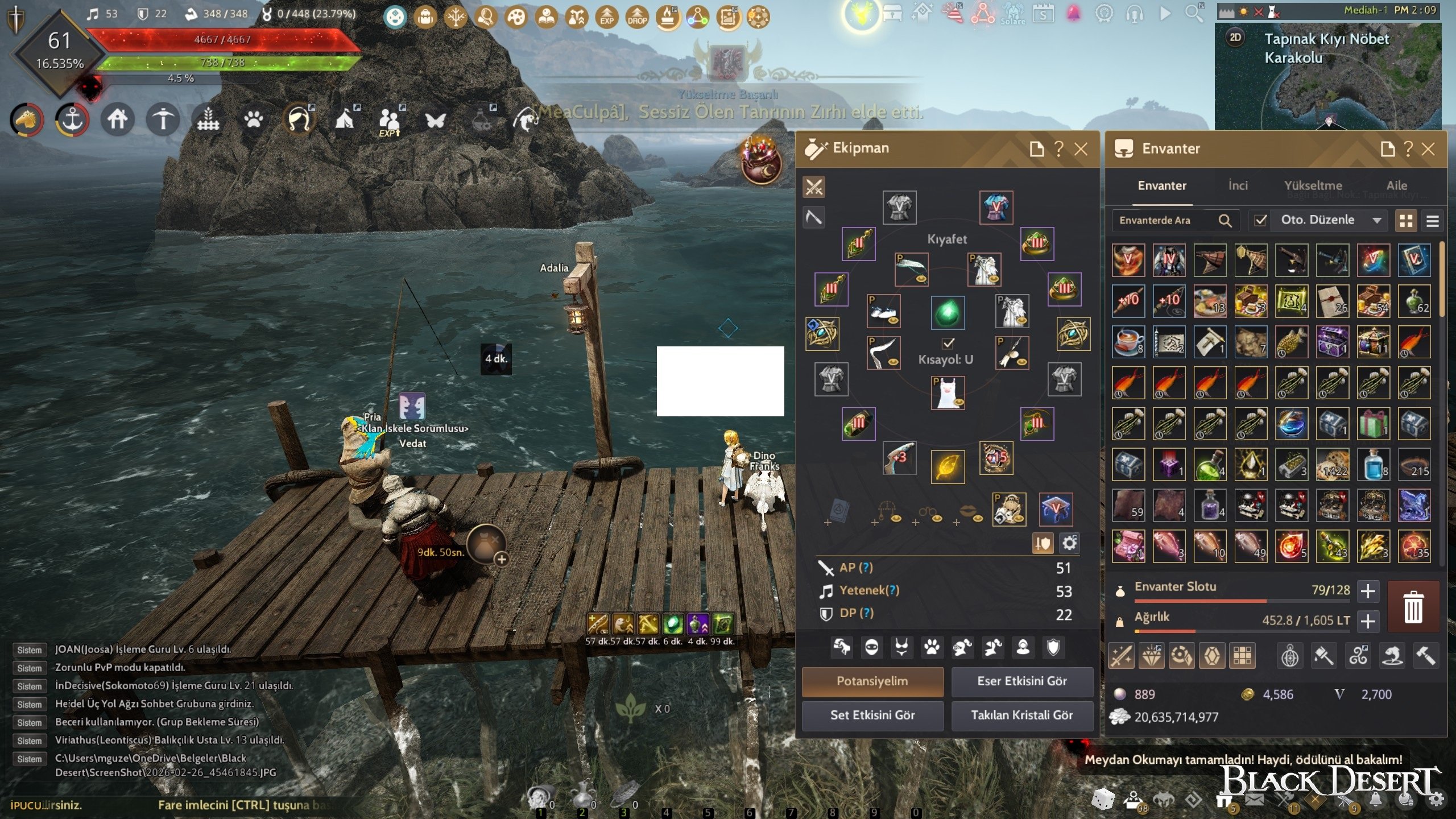
Task: Open Set Etkisini Gör
Action: pos(872,715)
